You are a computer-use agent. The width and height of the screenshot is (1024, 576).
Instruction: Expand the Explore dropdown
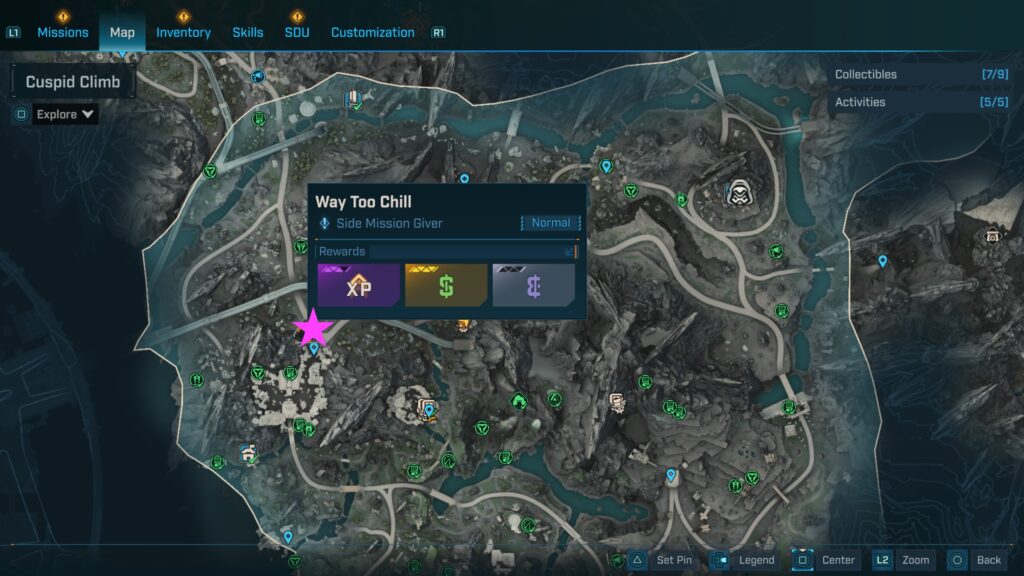coord(66,114)
